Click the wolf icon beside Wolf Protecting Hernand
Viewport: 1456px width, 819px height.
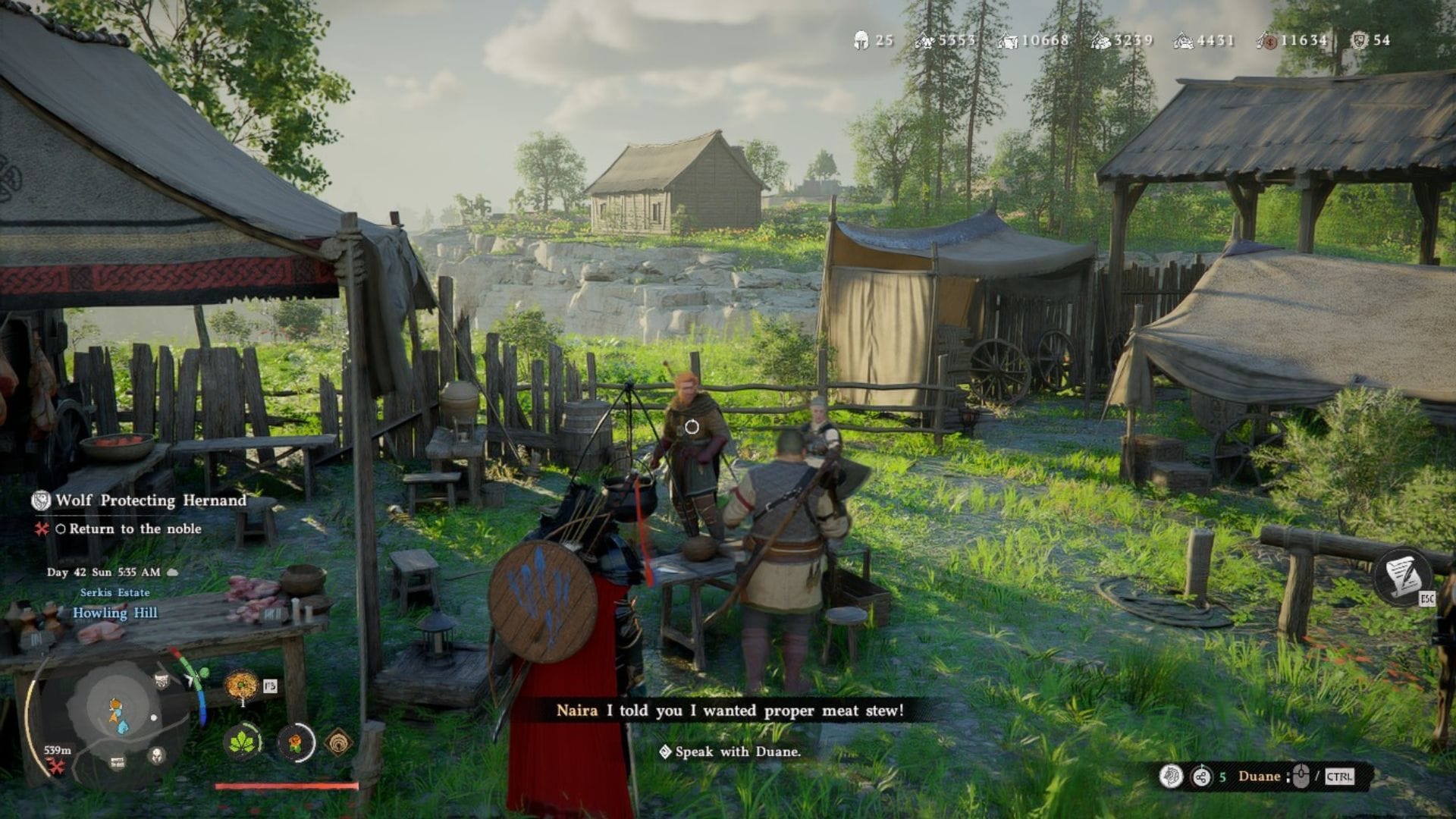pos(41,500)
